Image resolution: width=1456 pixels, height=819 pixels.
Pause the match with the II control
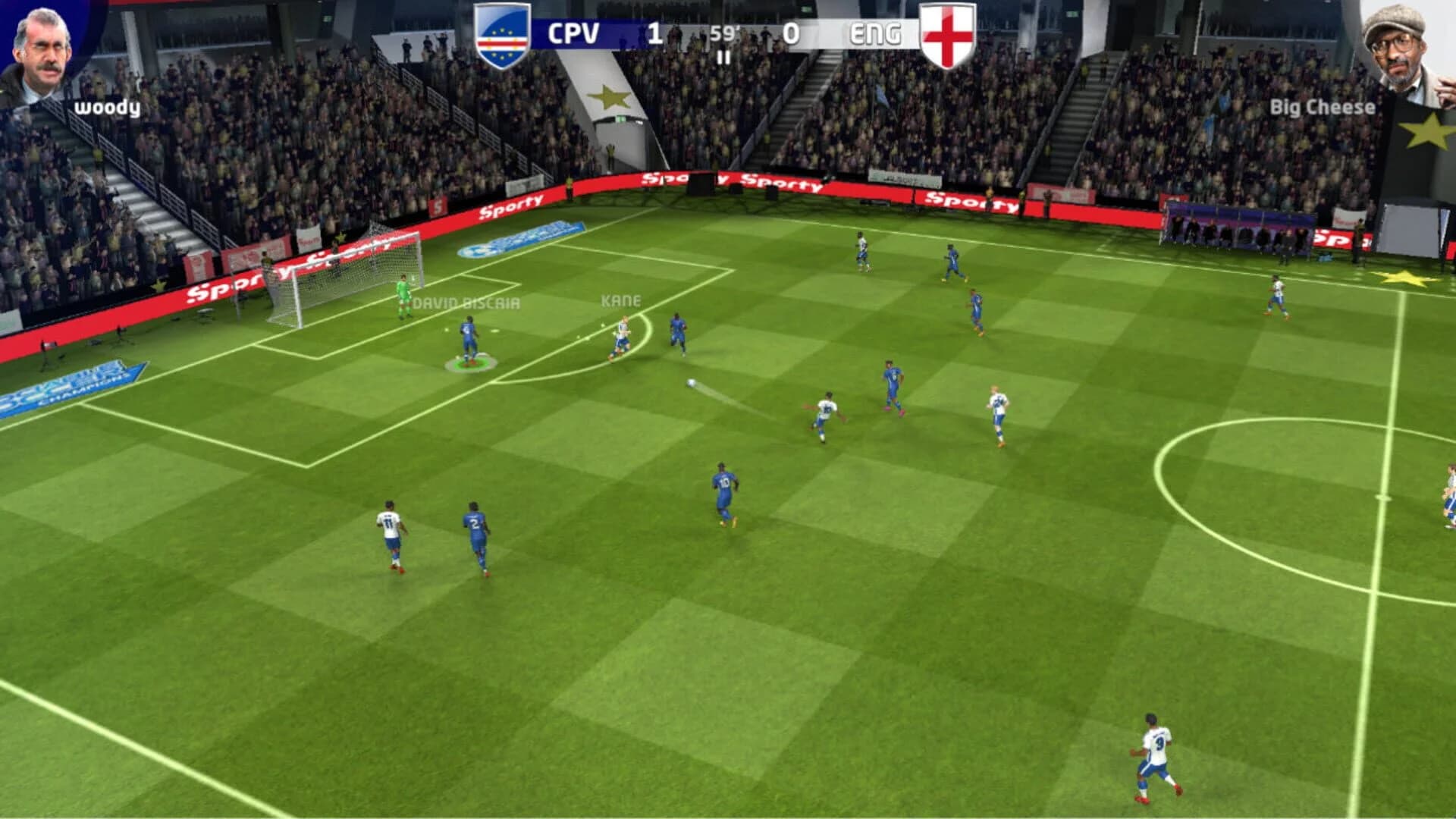tap(723, 57)
